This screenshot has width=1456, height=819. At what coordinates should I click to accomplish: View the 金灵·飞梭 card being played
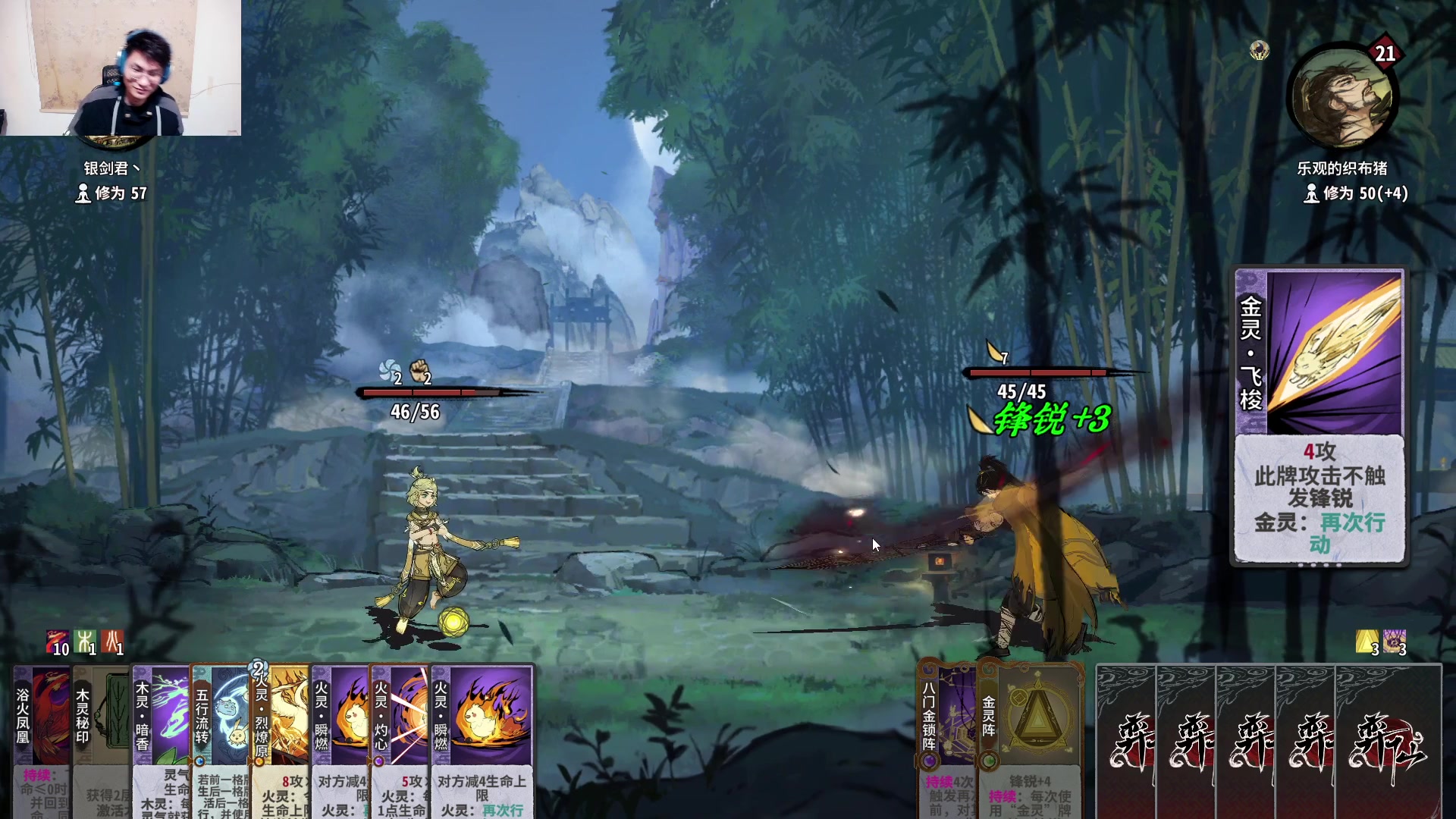(x=1320, y=416)
